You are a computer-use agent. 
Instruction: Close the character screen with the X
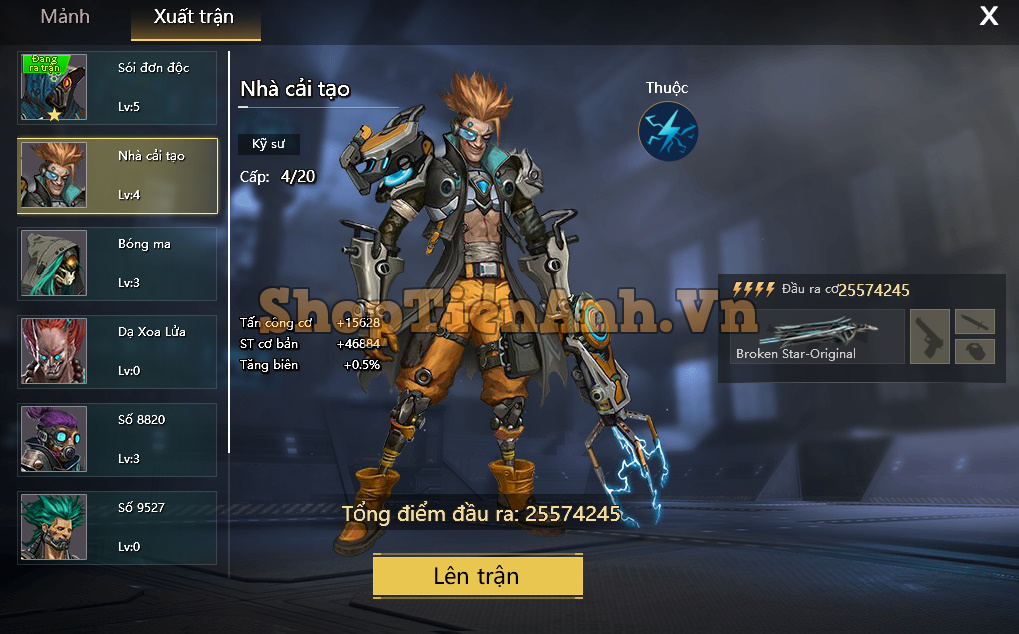click(x=988, y=16)
